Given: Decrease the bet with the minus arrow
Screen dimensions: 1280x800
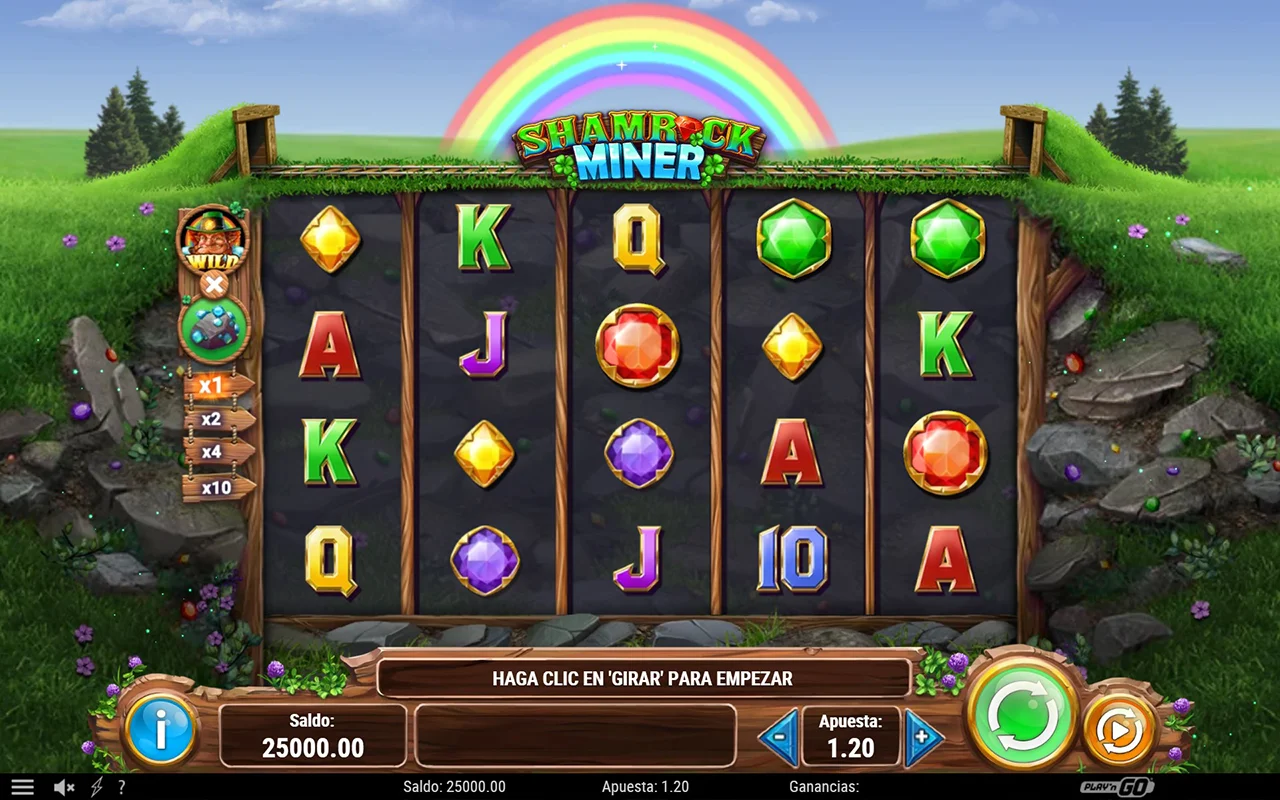Looking at the screenshot, I should click(778, 737).
